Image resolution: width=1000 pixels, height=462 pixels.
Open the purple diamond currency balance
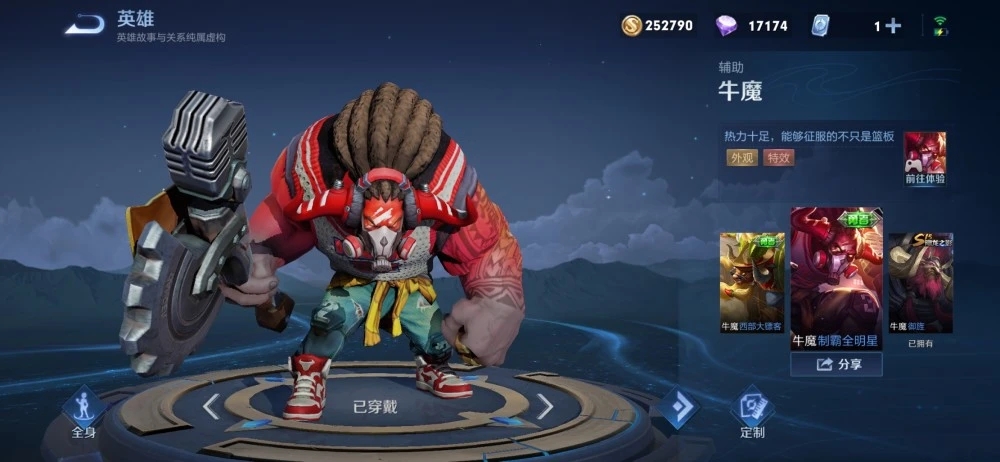tap(751, 26)
